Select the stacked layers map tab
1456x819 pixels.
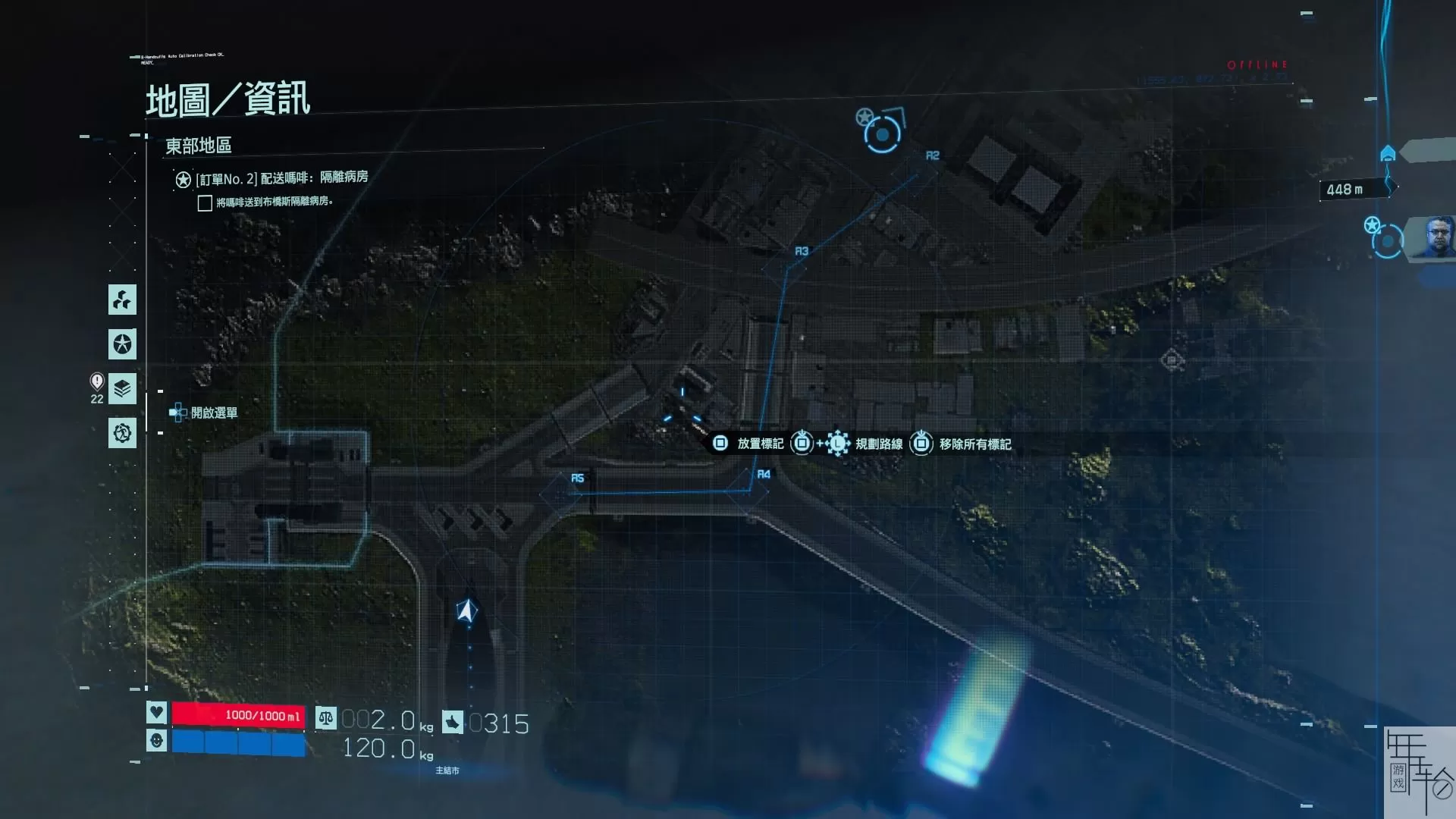tap(122, 388)
